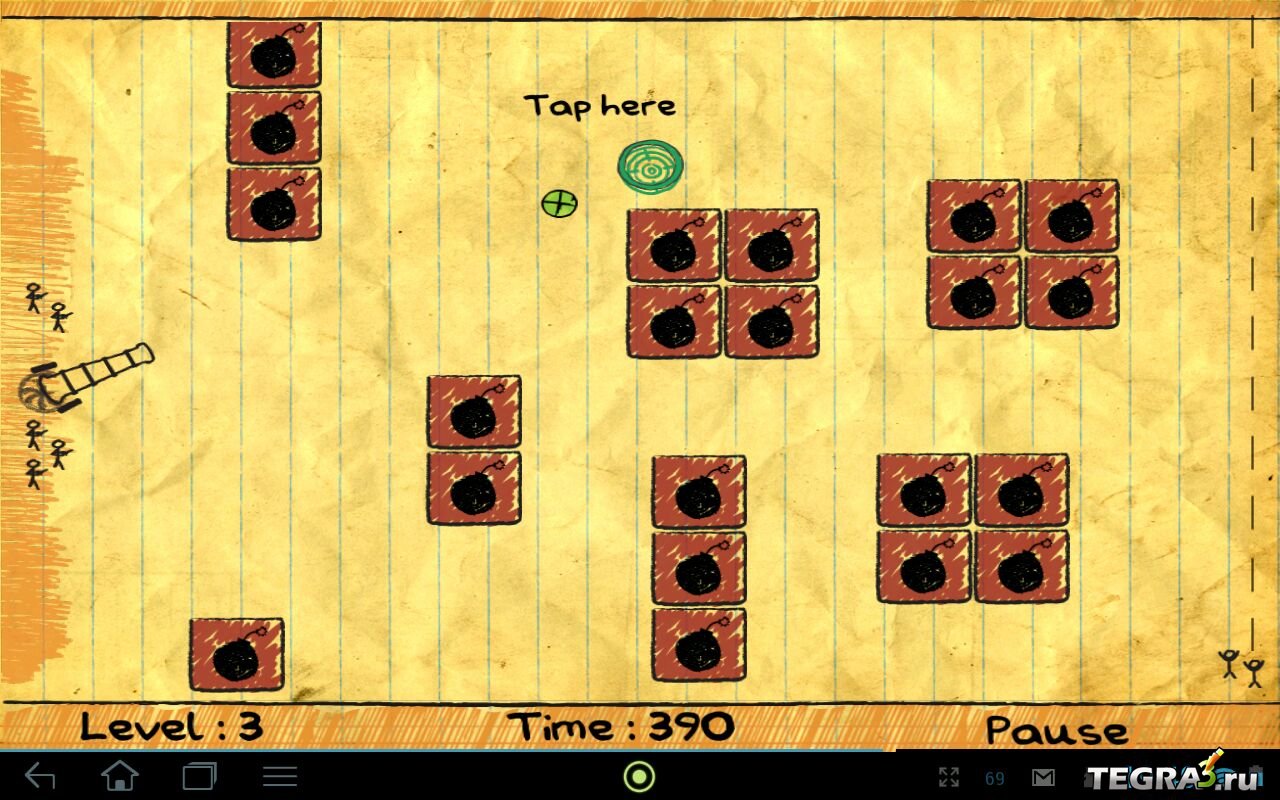
Task: Go back with the Android back arrow
Action: point(40,776)
